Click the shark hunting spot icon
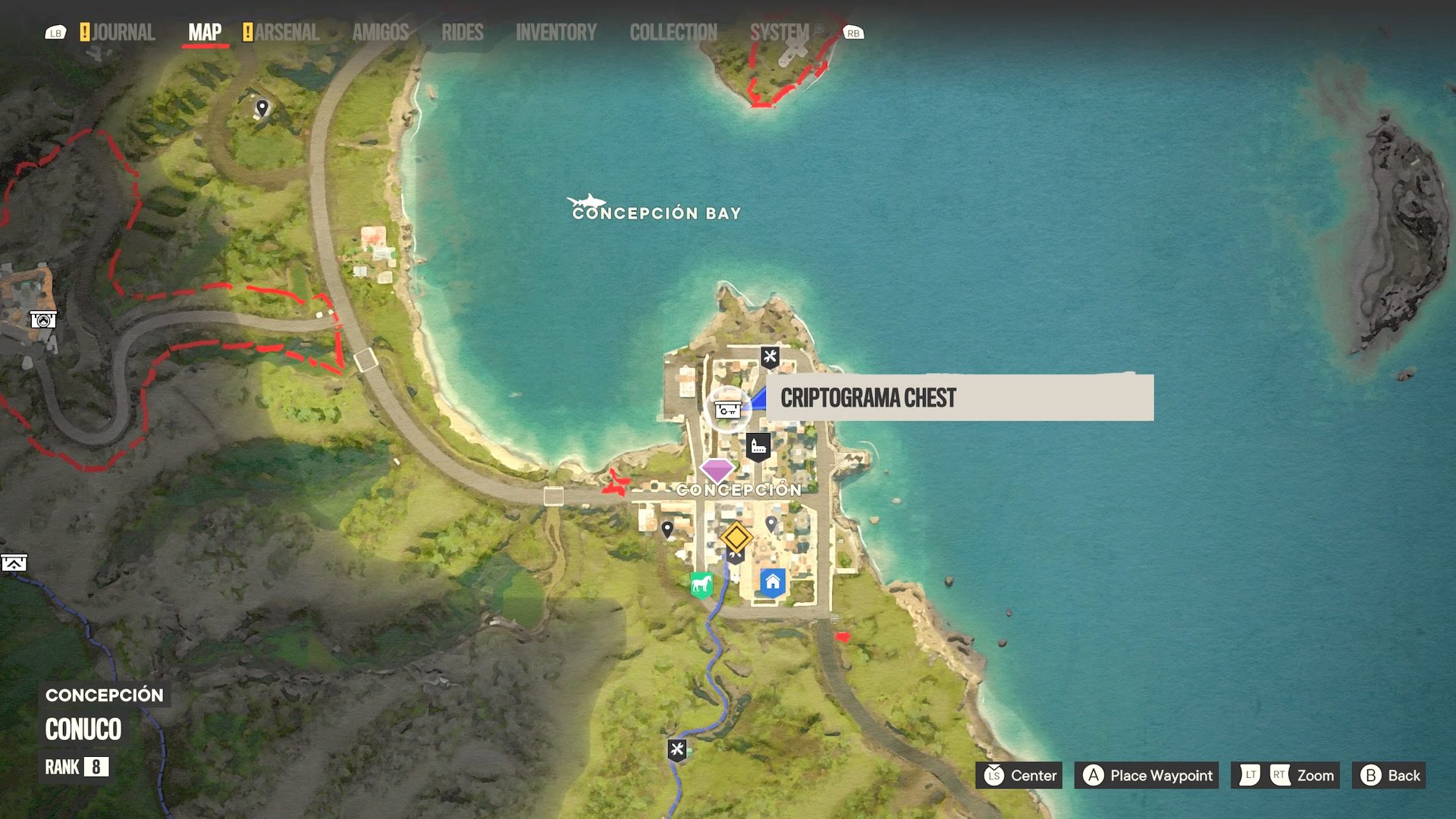This screenshot has width=1456, height=819. 585,201
